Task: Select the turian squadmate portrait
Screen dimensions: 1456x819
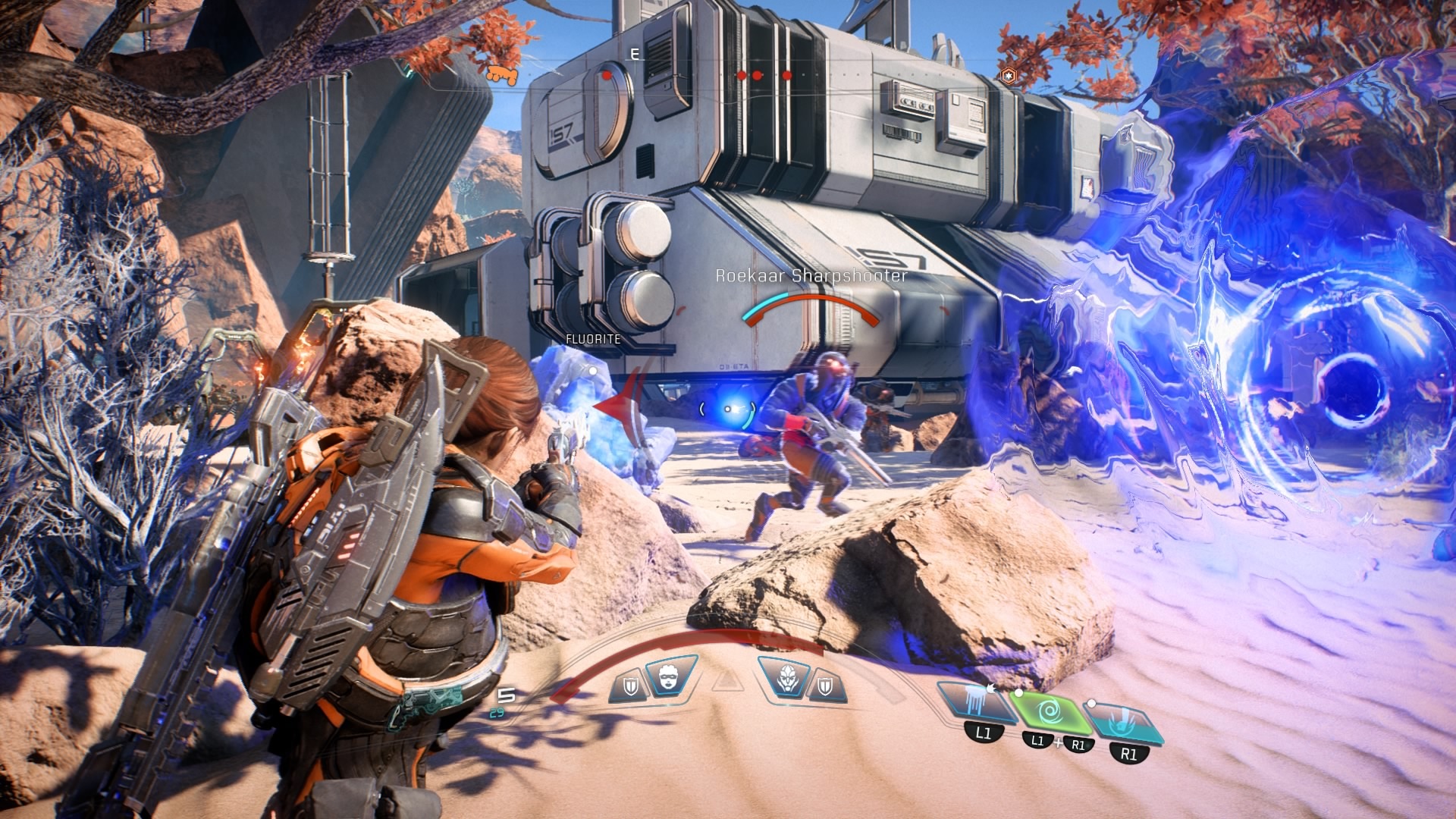Action: pyautogui.click(x=786, y=676)
